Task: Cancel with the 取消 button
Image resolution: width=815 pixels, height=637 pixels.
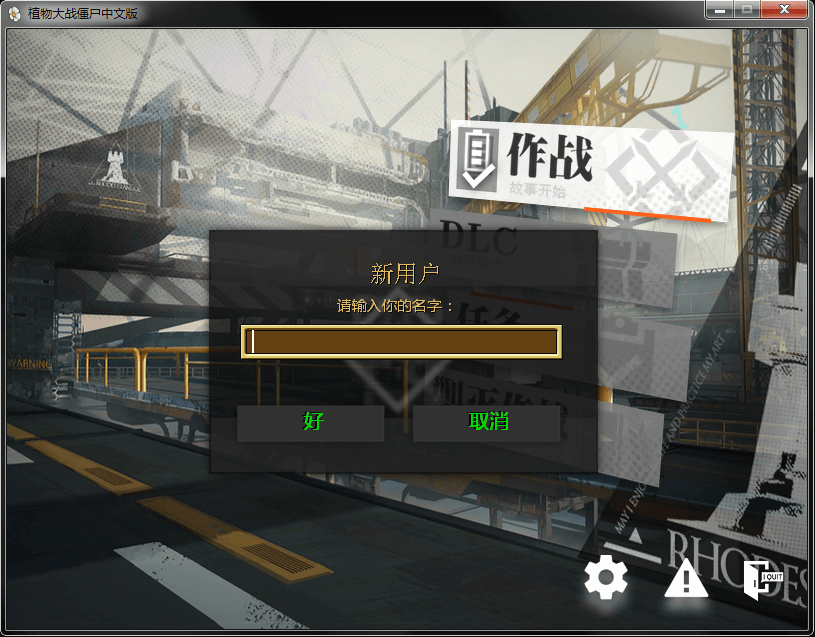Action: pos(487,422)
